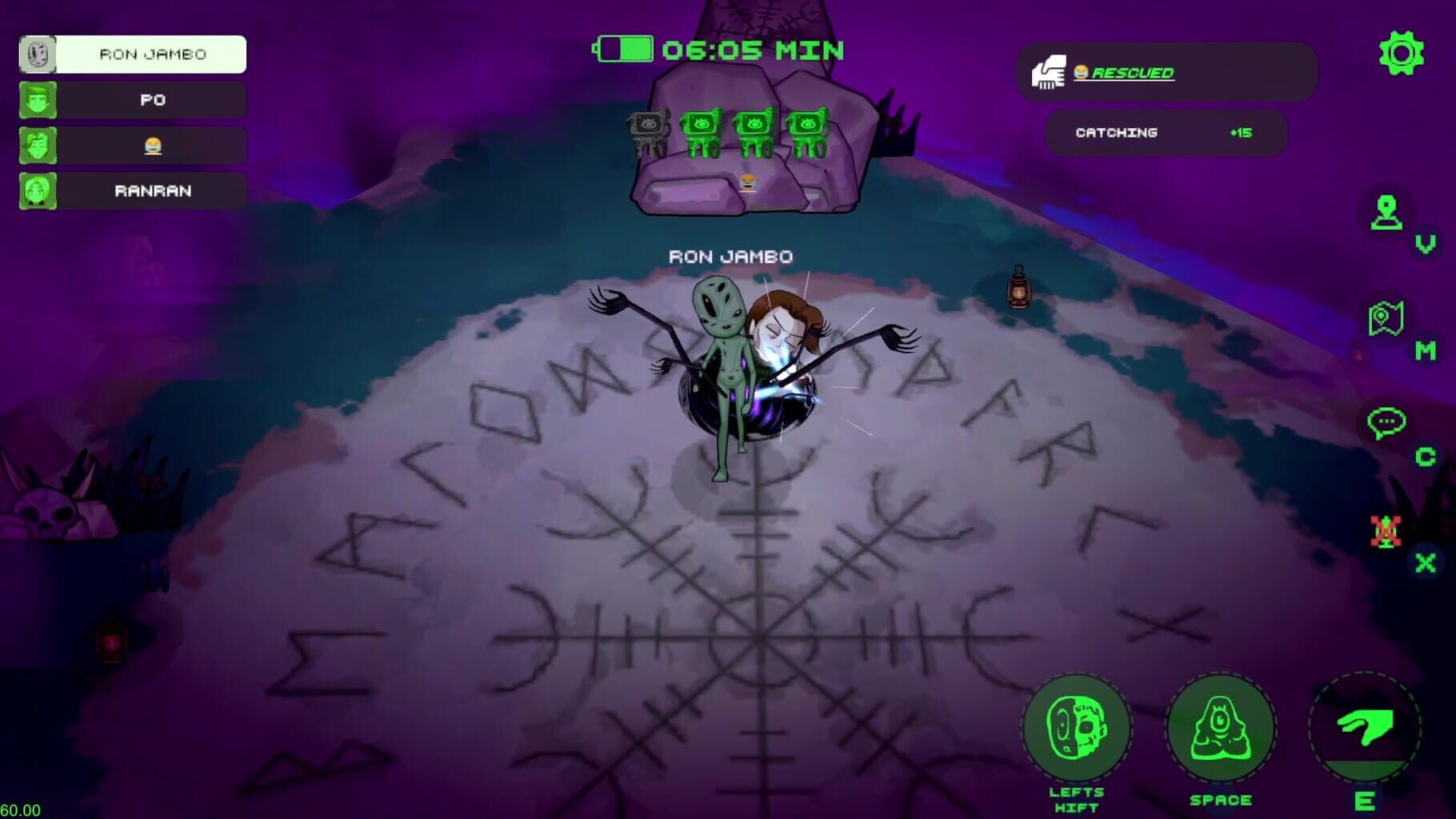Switch to PO in the player list
The width and height of the screenshot is (1456, 819).
coord(131,100)
